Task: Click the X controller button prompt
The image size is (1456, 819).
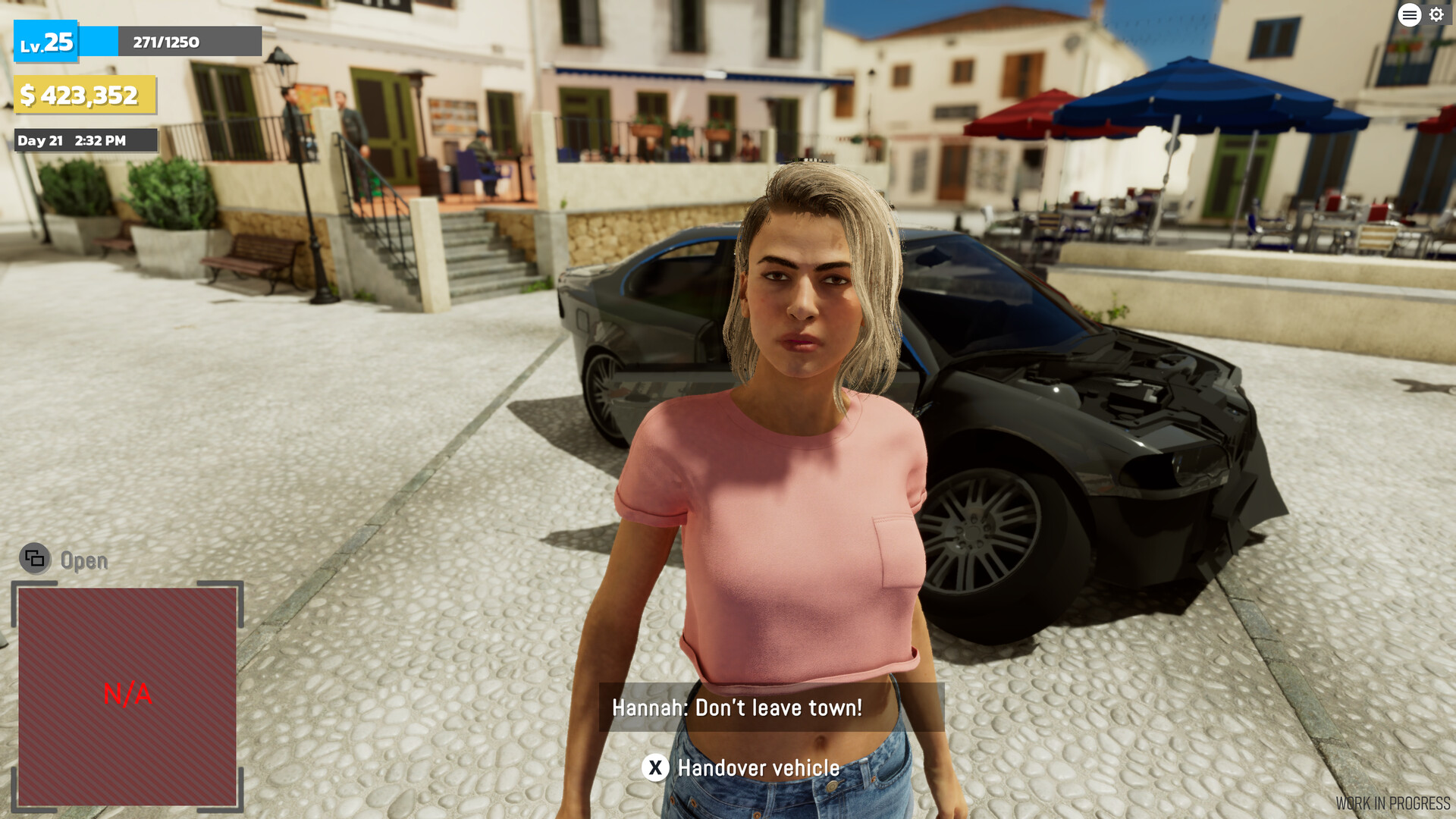Action: (x=655, y=767)
